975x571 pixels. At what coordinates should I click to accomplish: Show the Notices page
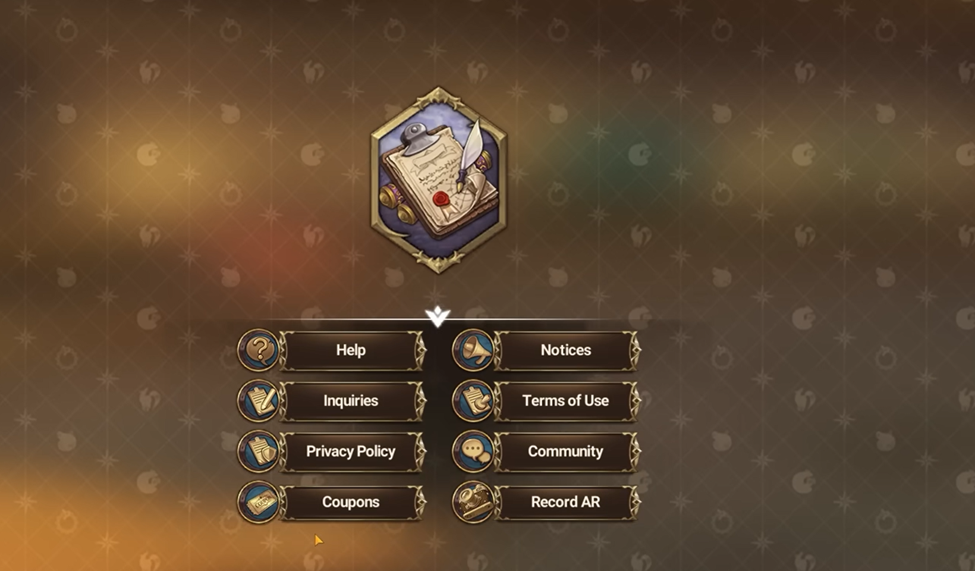pyautogui.click(x=565, y=351)
